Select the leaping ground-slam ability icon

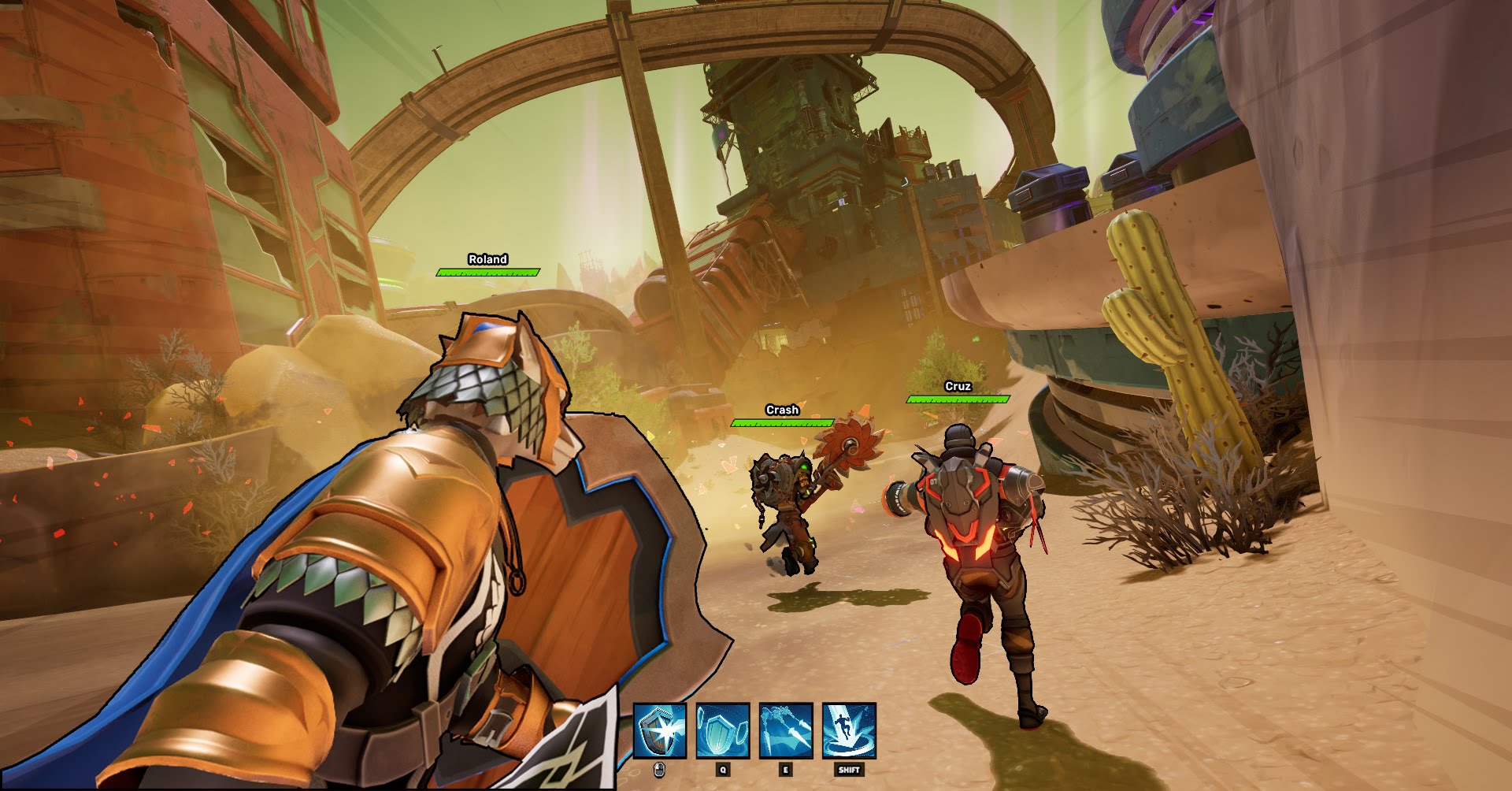pyautogui.click(x=849, y=731)
